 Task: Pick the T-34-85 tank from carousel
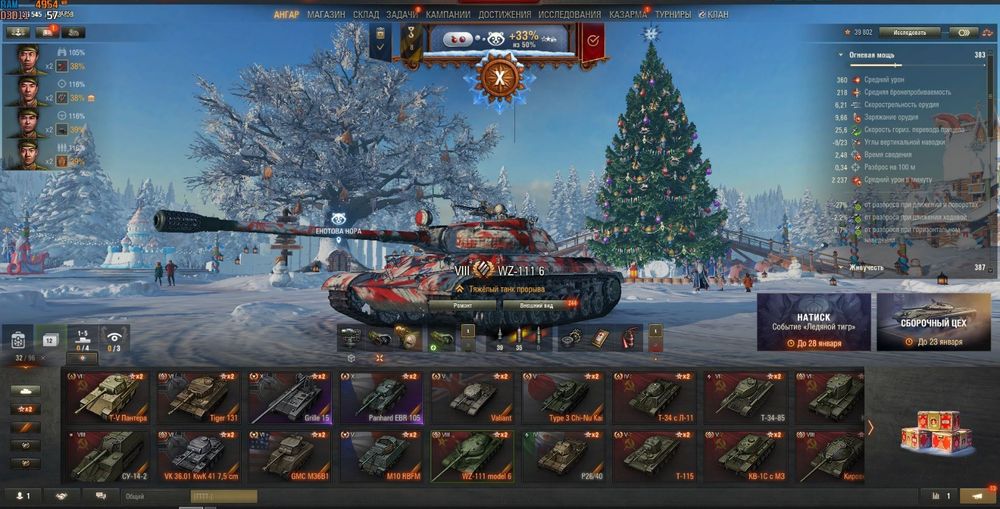745,398
